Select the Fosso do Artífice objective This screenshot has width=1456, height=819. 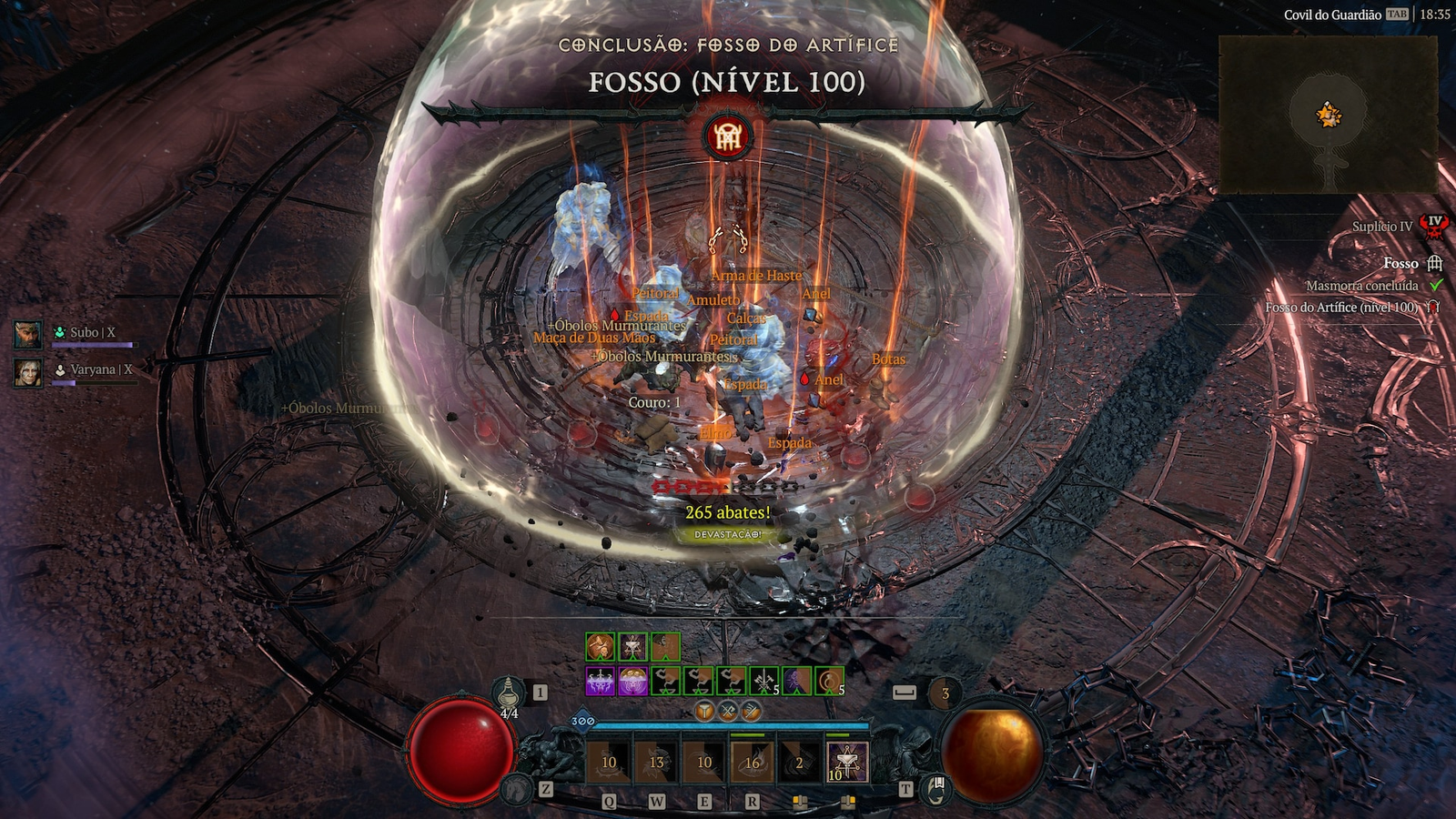[x=1341, y=308]
